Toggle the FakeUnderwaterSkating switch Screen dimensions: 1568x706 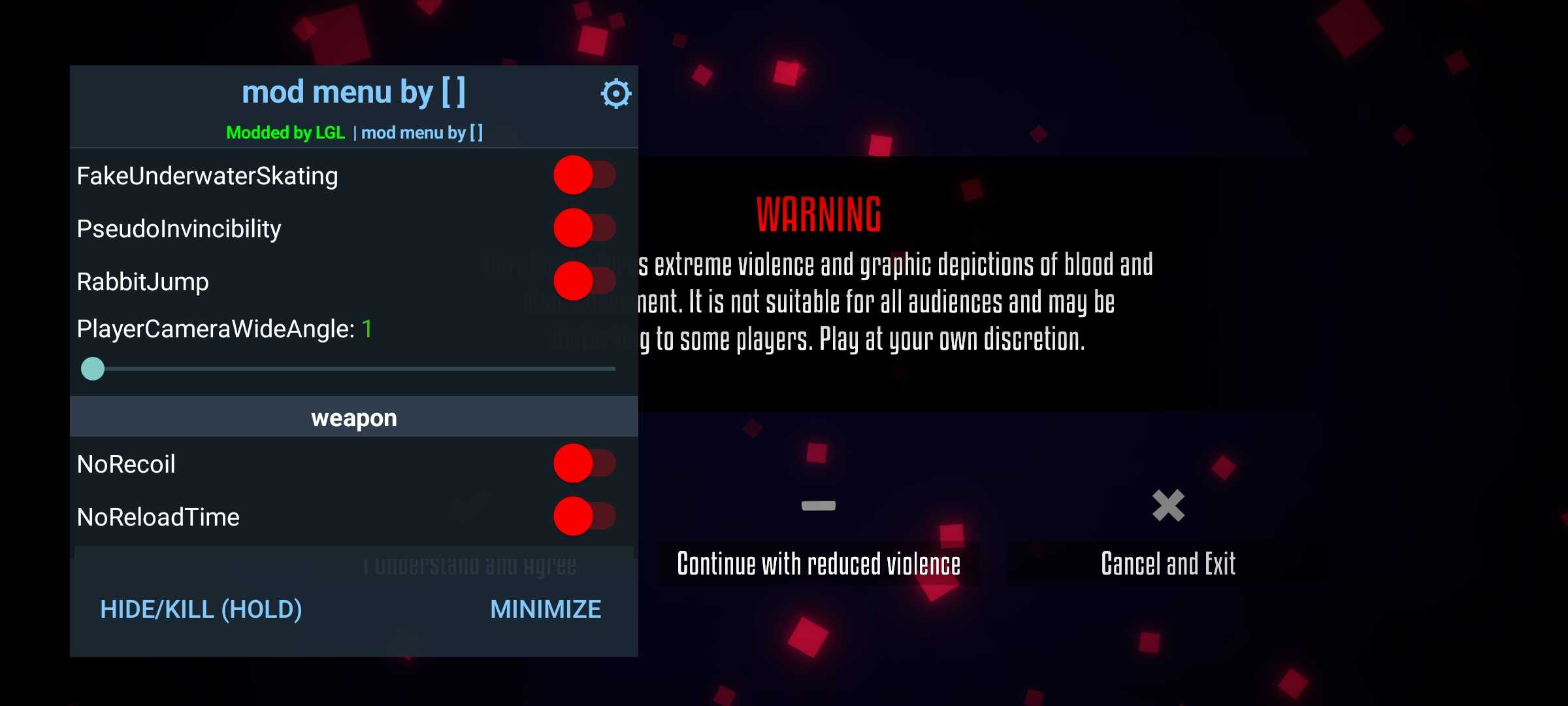coord(584,175)
